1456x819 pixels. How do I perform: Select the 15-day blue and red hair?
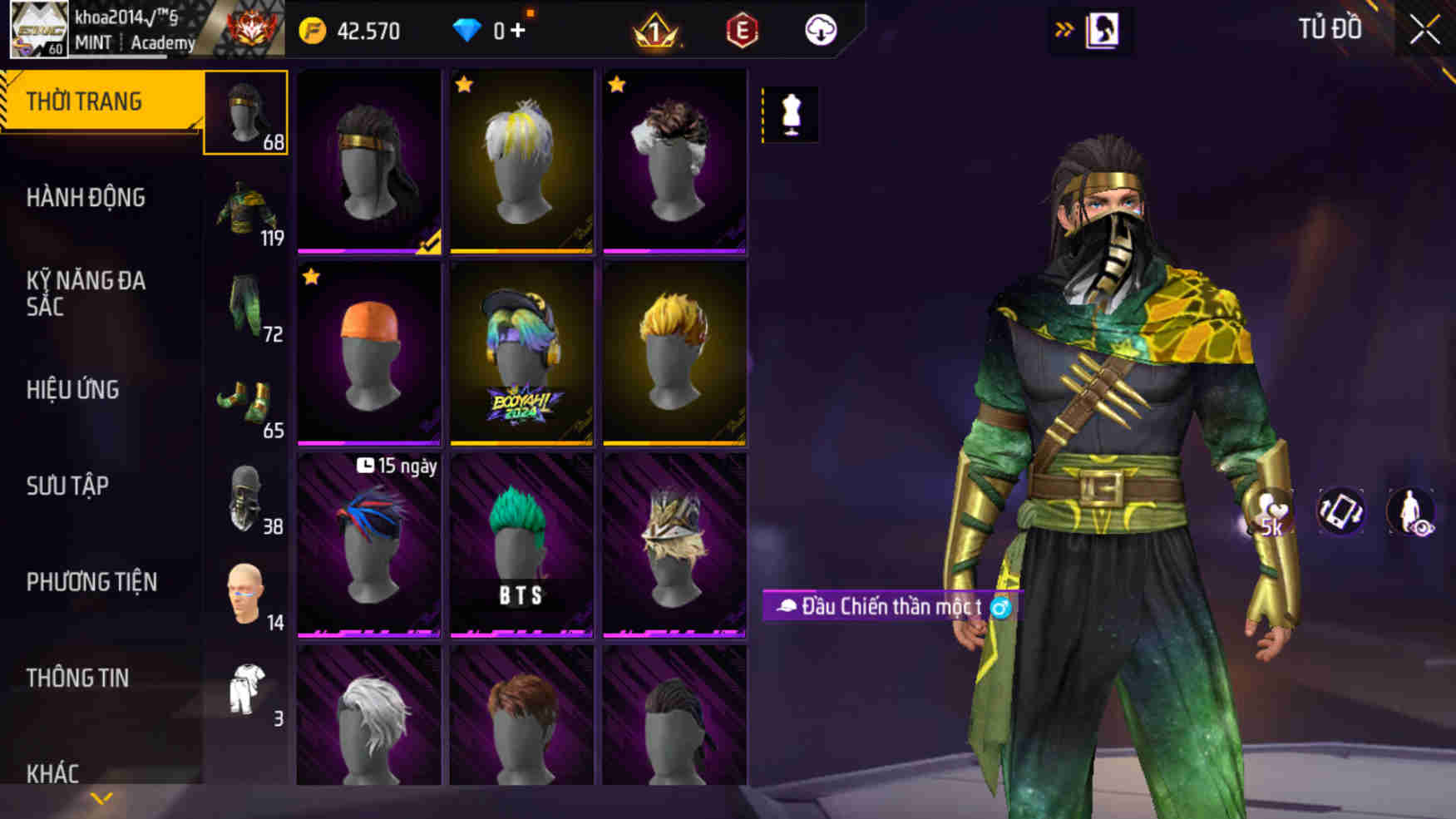[x=369, y=545]
